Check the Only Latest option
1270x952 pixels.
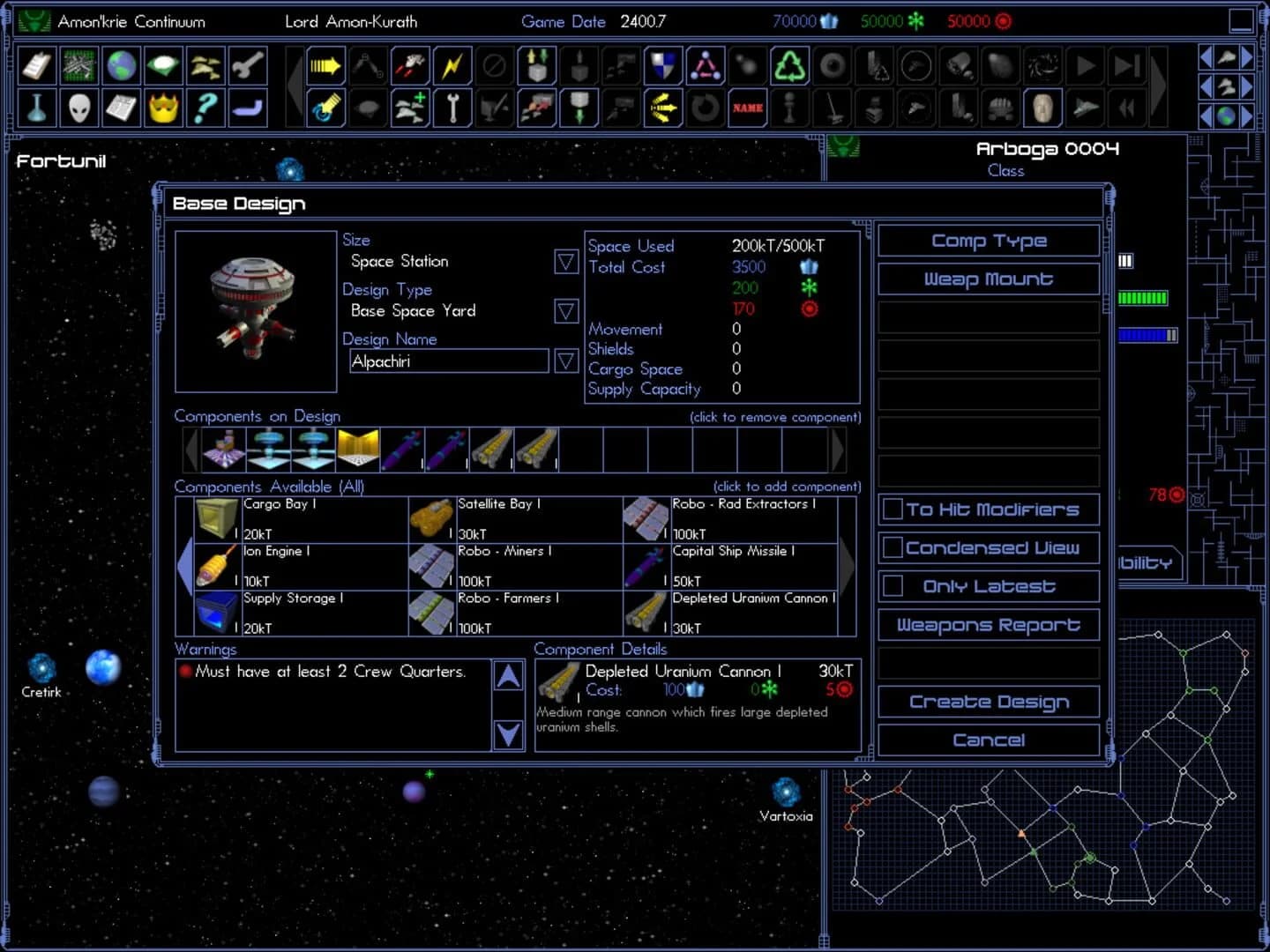tap(893, 584)
